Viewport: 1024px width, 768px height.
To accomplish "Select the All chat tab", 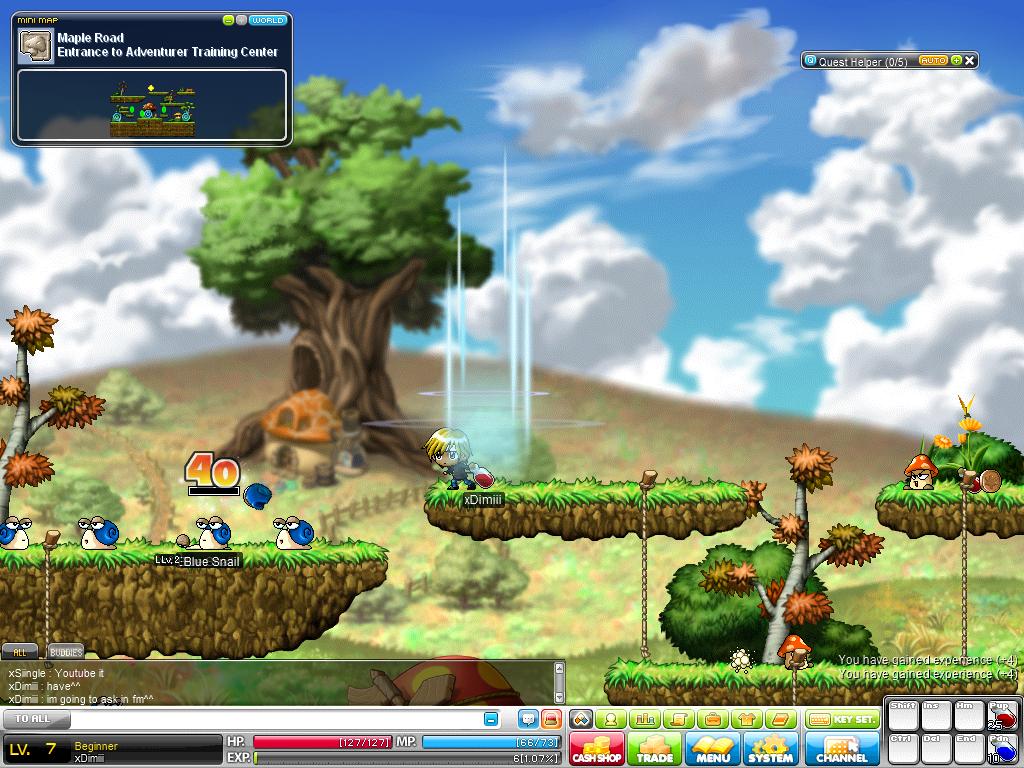I will [x=21, y=652].
